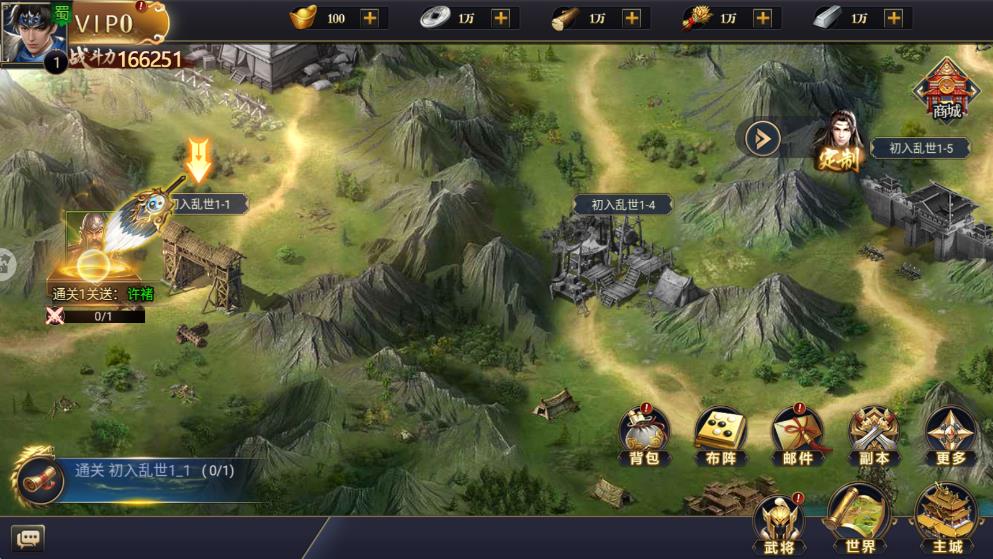Open the 布阵 formation screen
The width and height of the screenshot is (993, 559).
(720, 436)
